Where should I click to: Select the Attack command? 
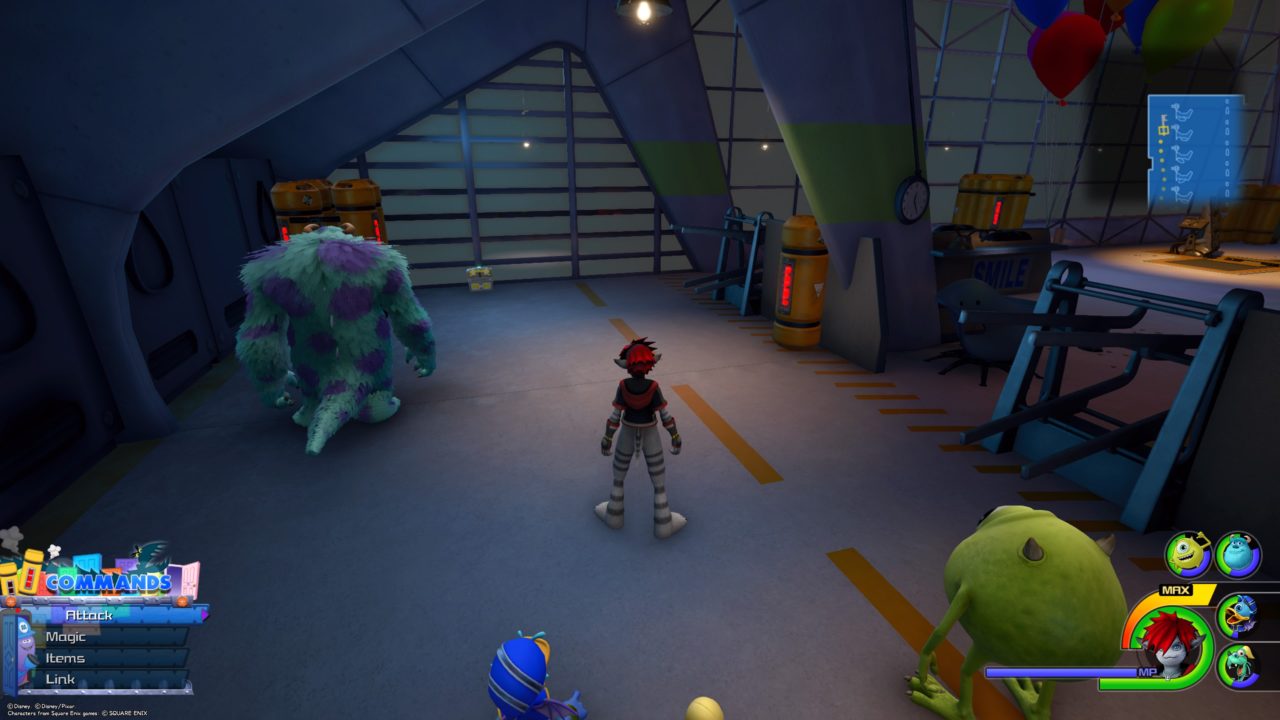89,615
